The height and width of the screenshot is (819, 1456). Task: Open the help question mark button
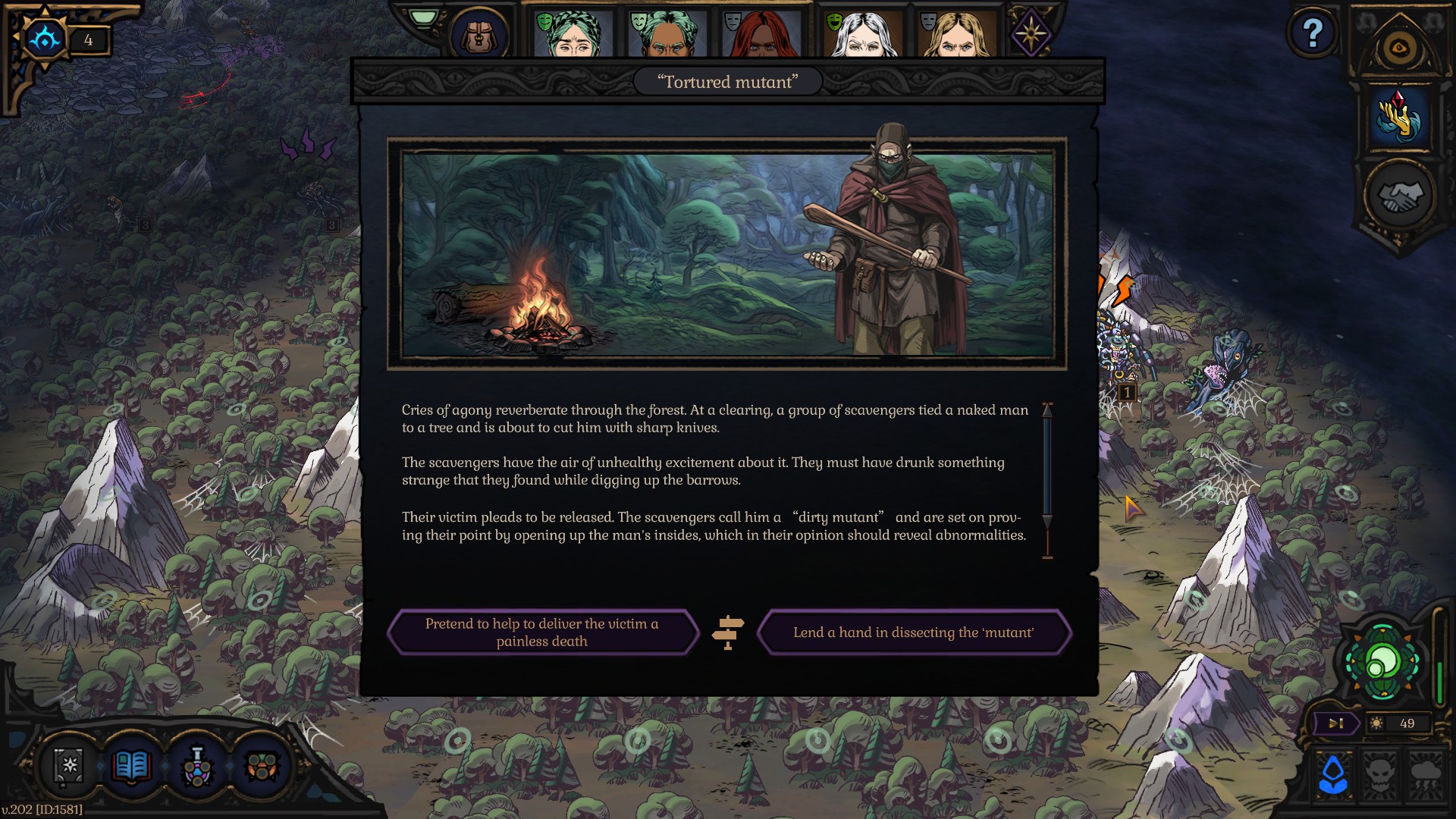tap(1313, 33)
